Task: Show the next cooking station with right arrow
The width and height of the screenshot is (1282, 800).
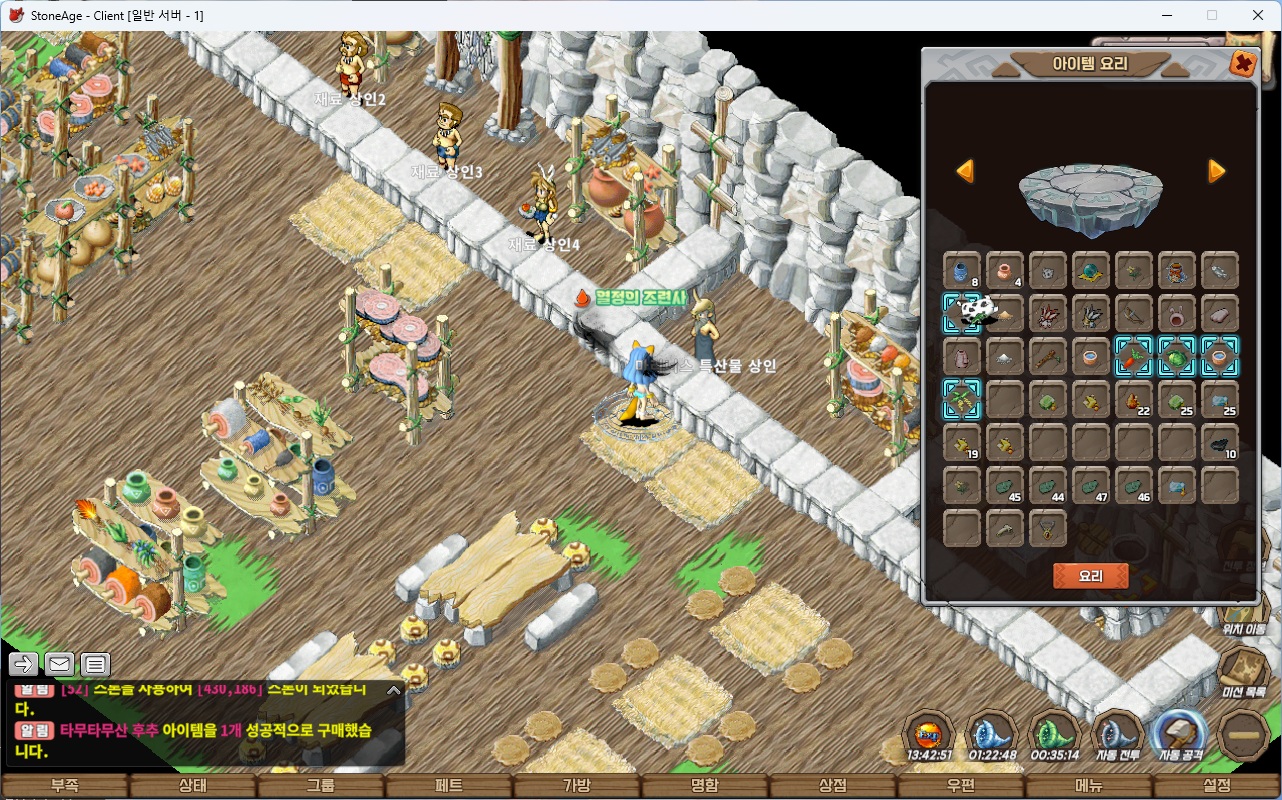Action: point(1216,171)
